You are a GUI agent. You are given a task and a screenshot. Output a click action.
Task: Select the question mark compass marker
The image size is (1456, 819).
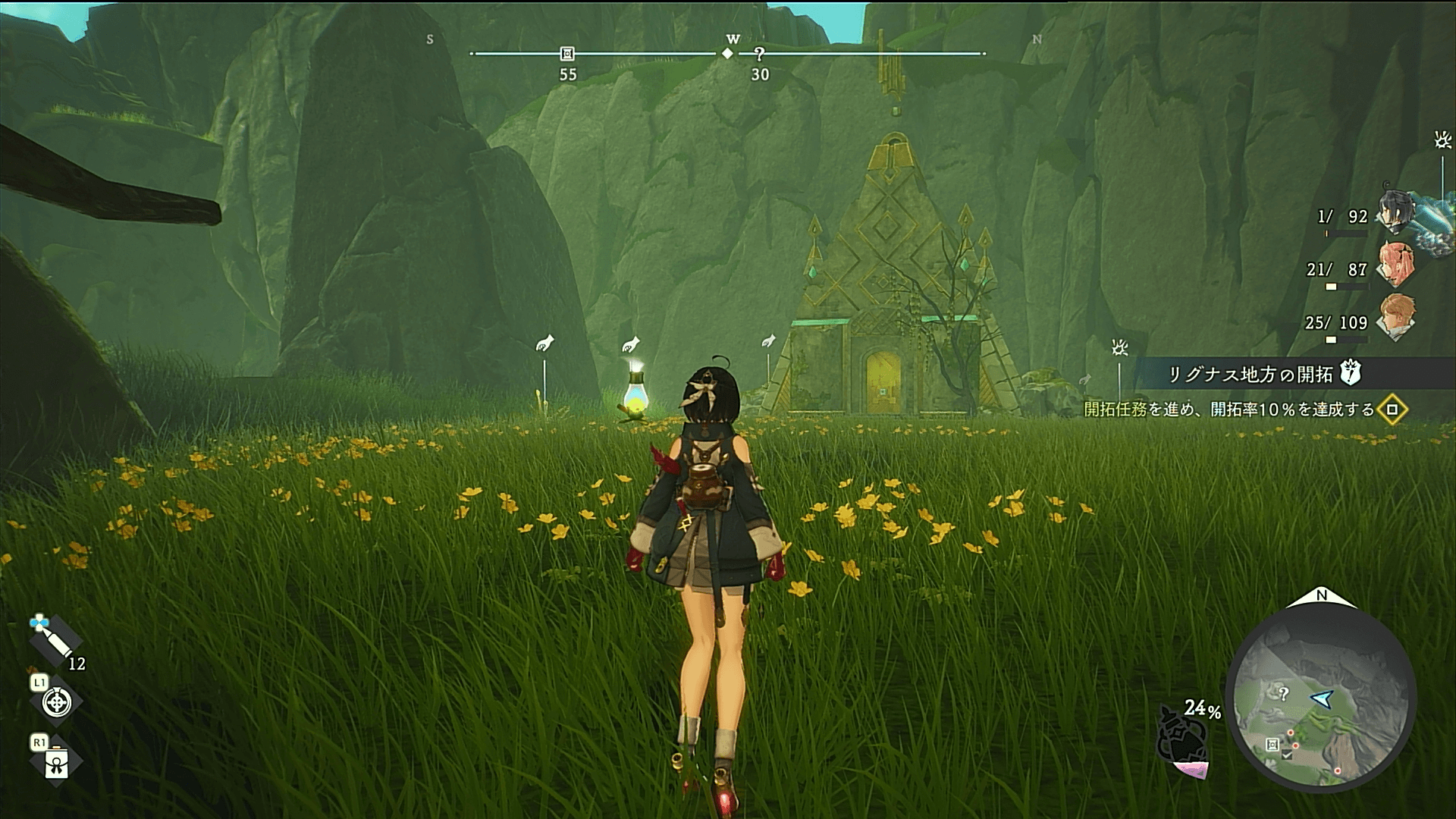(x=759, y=54)
